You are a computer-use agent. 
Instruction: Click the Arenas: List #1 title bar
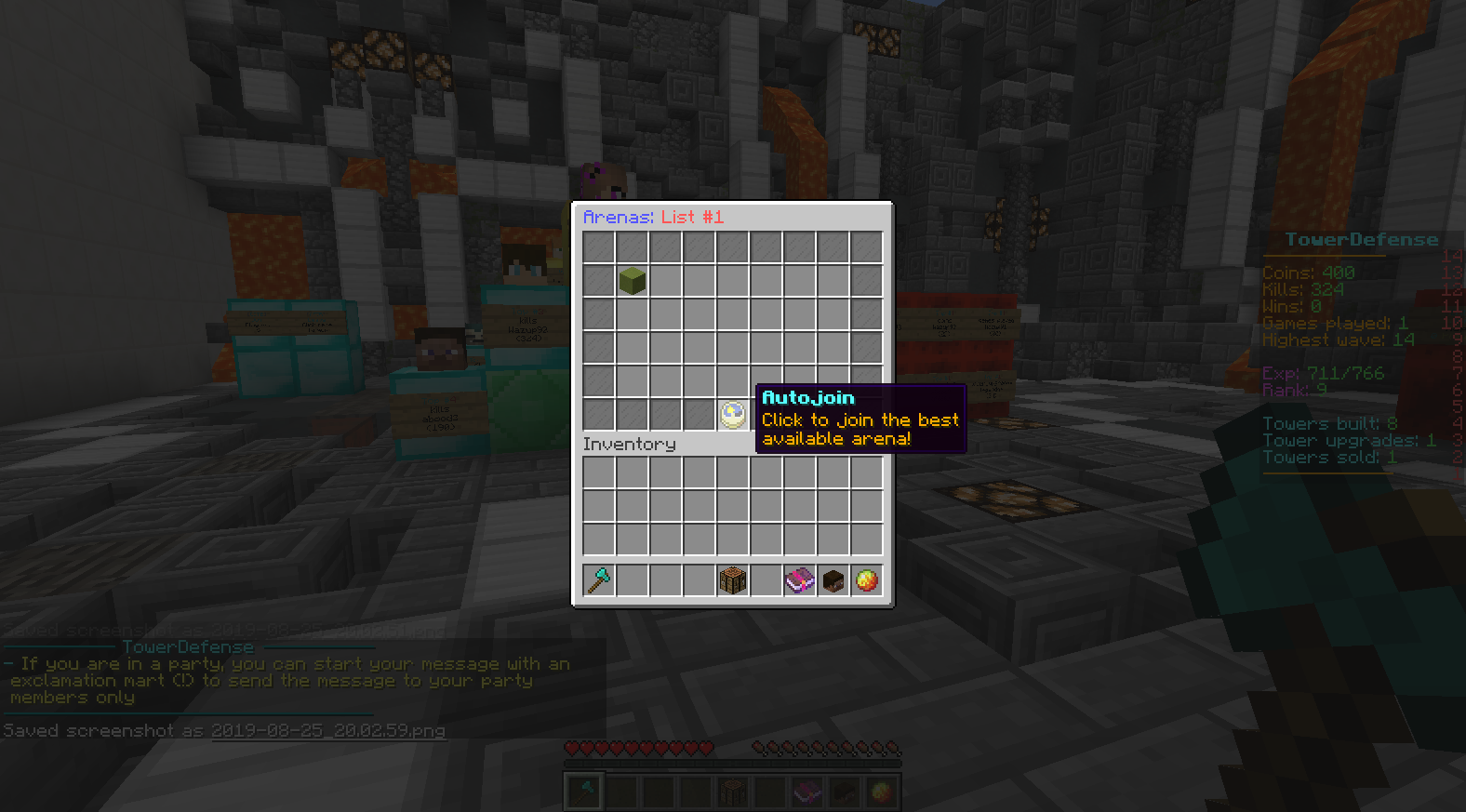(652, 217)
